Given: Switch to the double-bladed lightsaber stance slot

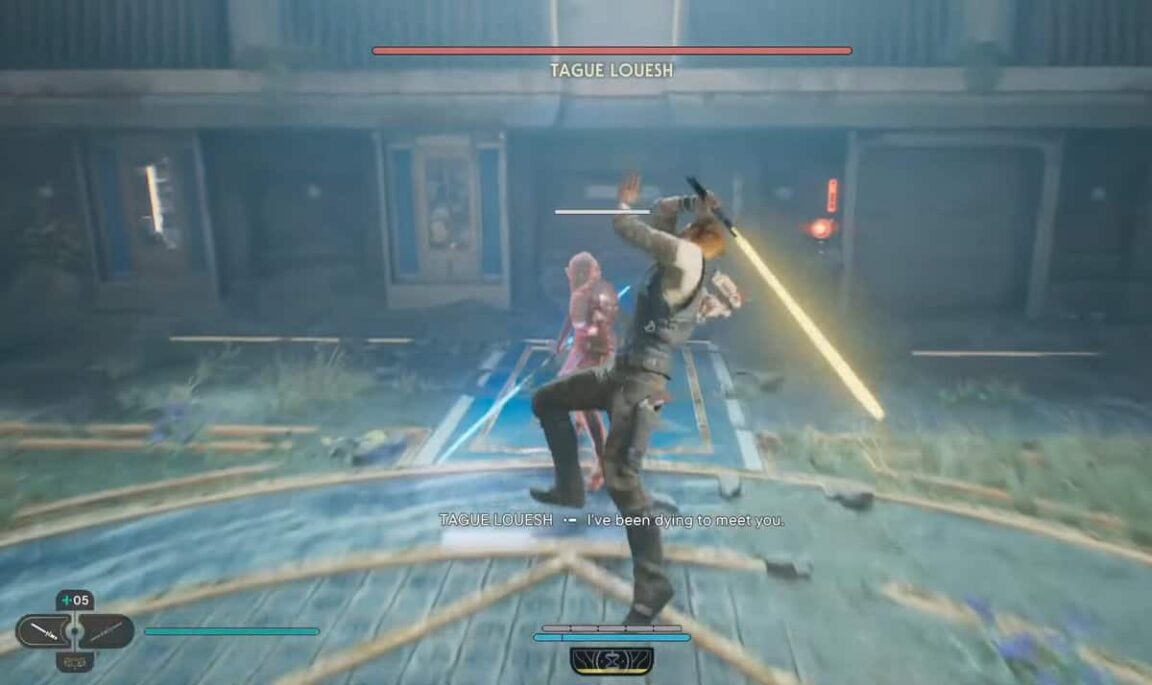Looking at the screenshot, I should click(x=107, y=631).
